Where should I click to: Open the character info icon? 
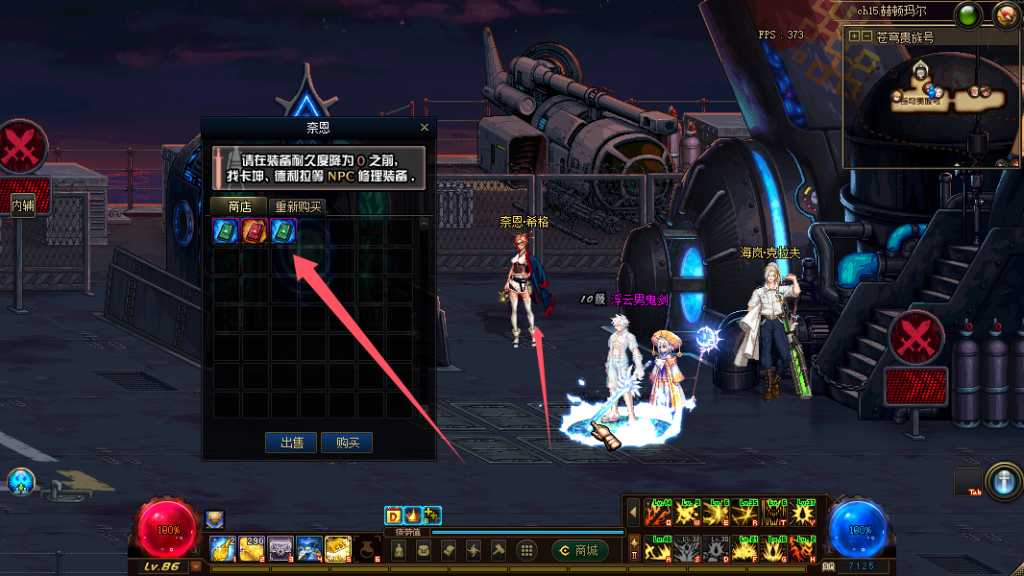click(398, 550)
